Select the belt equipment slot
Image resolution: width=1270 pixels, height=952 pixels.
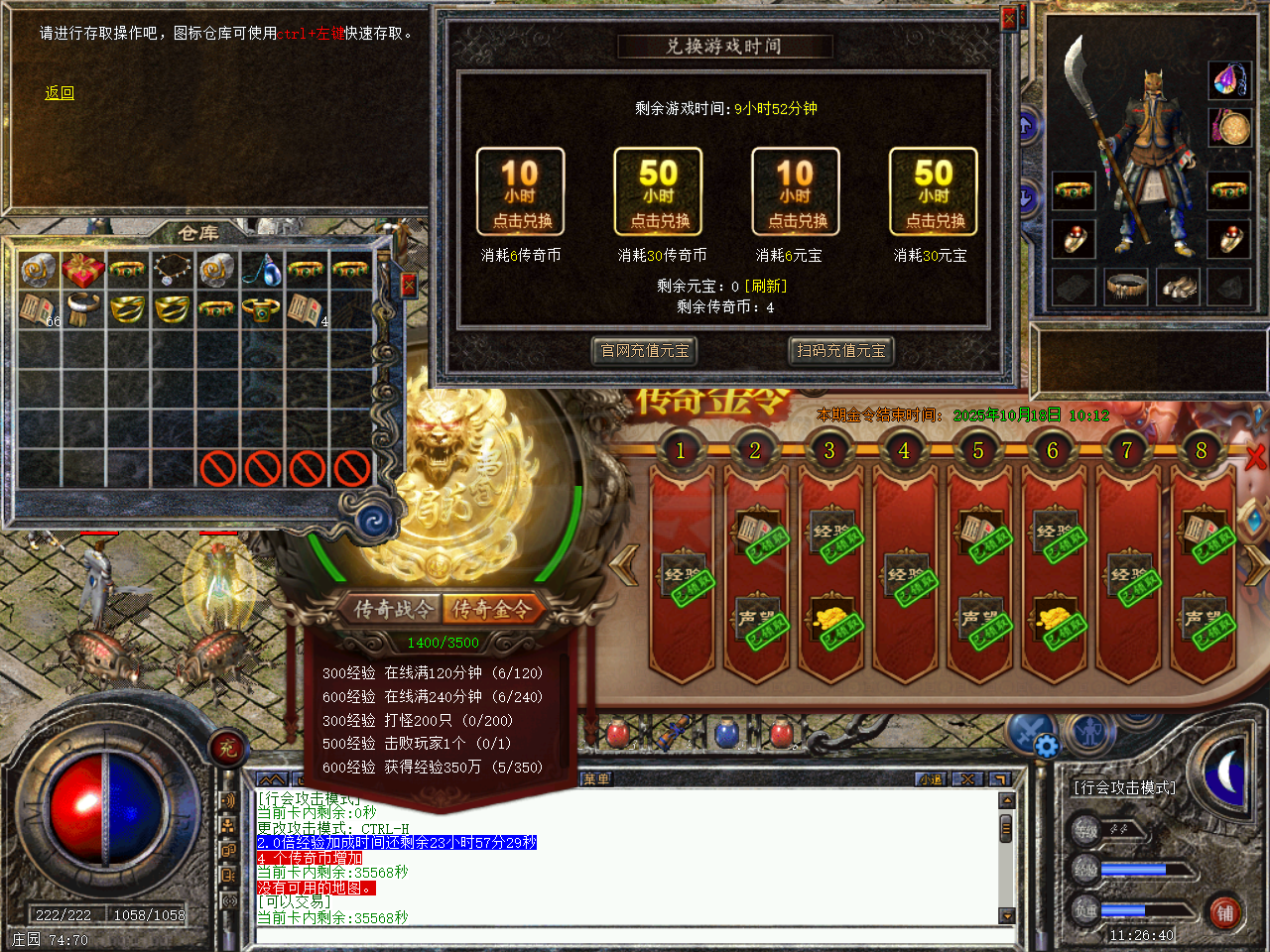1126,288
